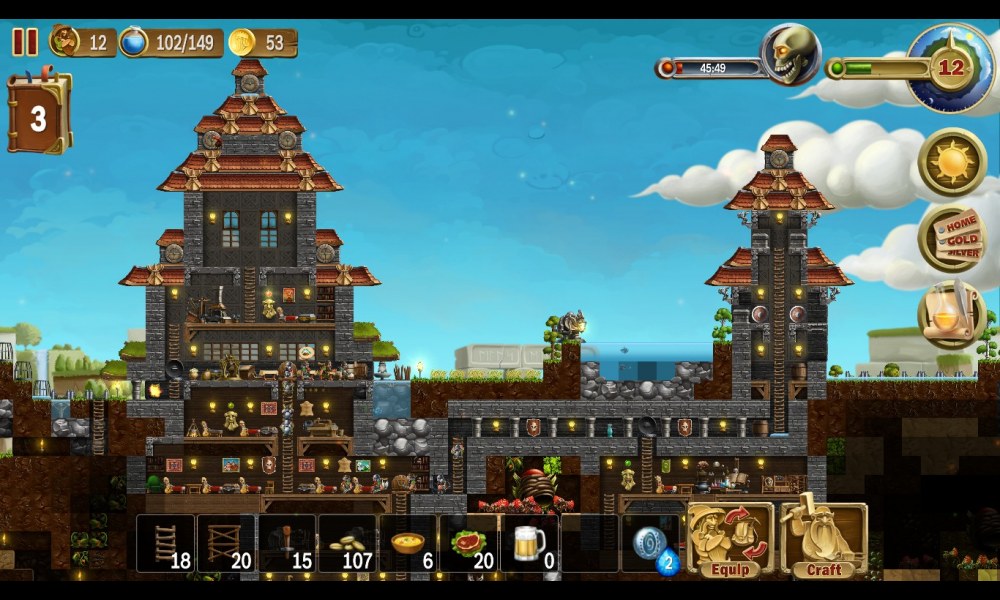
Task: Select the scaffold slot with 20 items
Action: pos(226,543)
